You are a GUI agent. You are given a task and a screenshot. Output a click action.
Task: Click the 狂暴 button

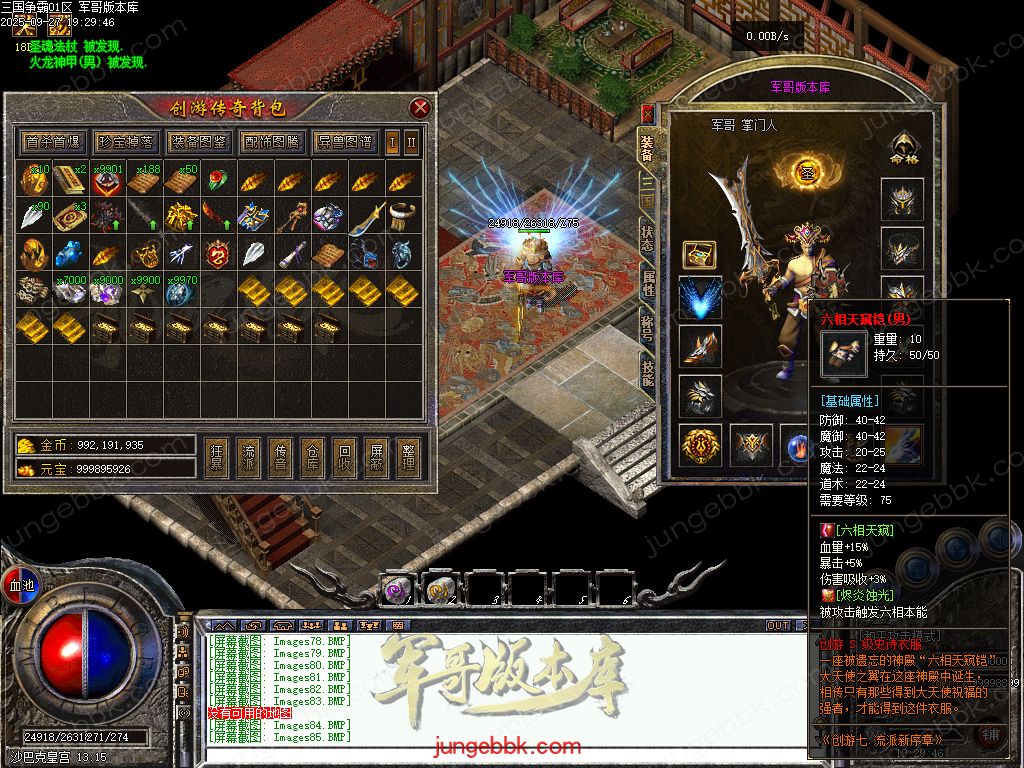[x=216, y=456]
